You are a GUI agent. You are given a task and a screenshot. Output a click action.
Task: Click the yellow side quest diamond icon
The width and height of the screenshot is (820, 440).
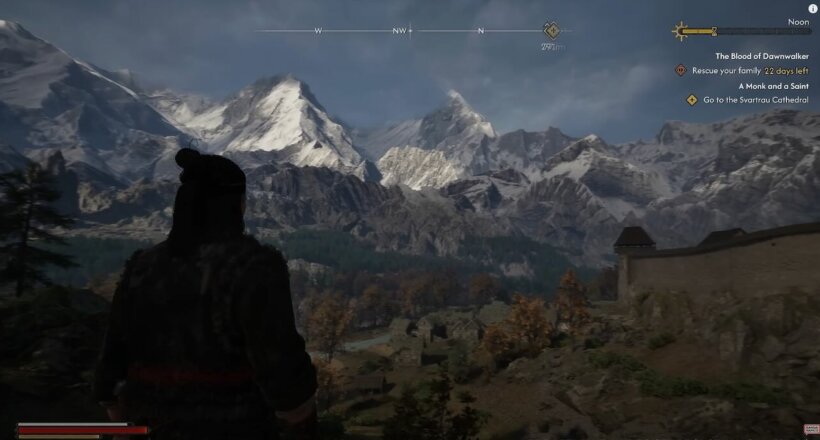pos(691,100)
